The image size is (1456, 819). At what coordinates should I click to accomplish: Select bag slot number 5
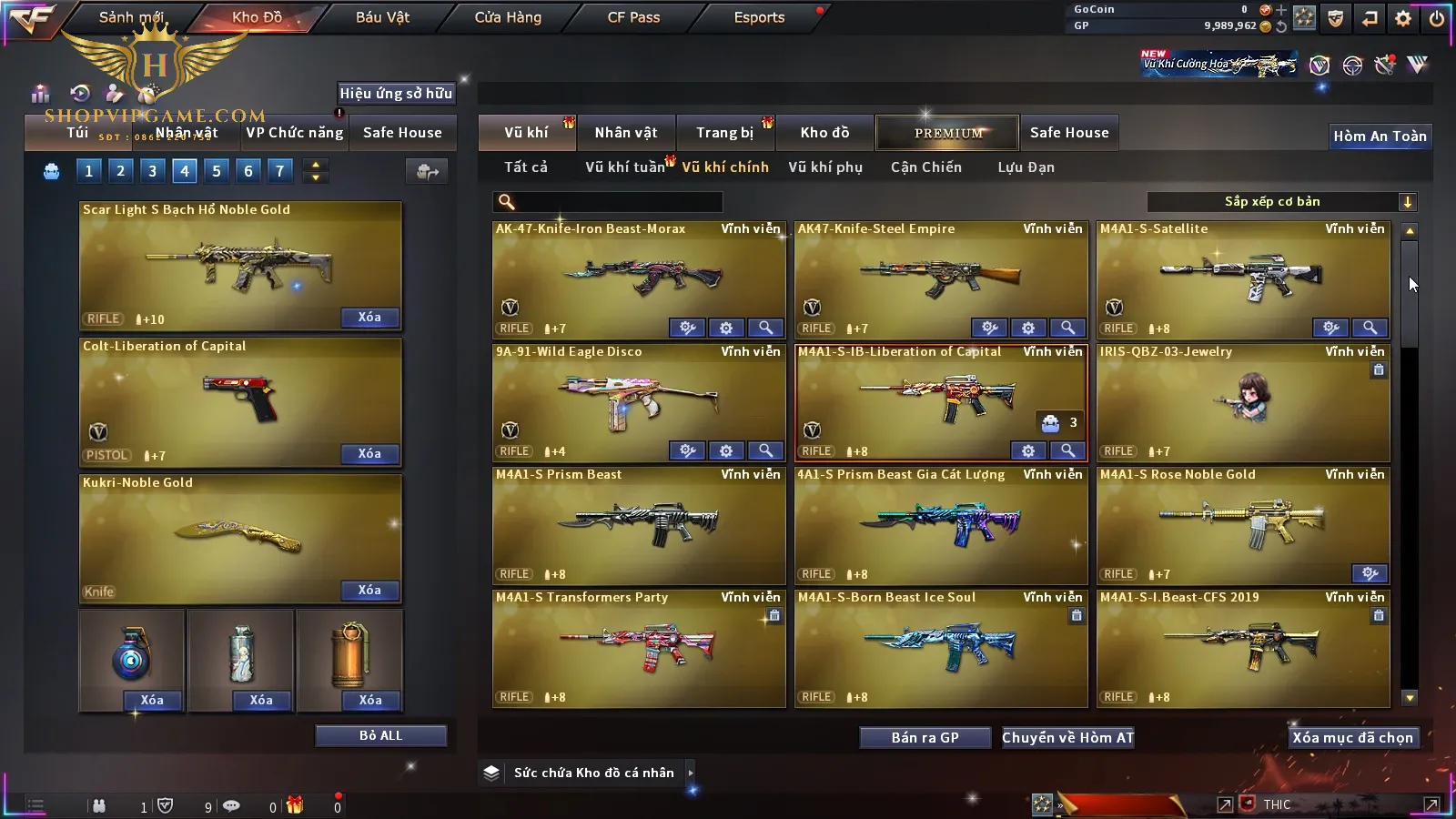pyautogui.click(x=217, y=170)
